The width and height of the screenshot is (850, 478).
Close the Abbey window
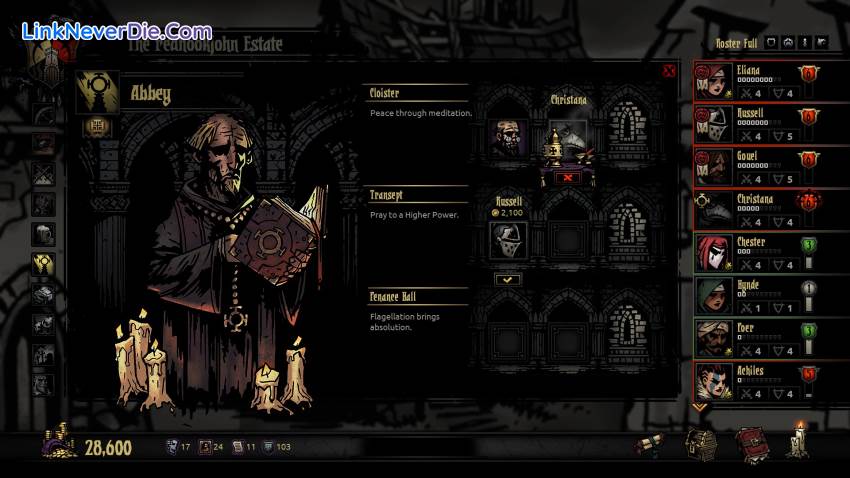coord(669,71)
